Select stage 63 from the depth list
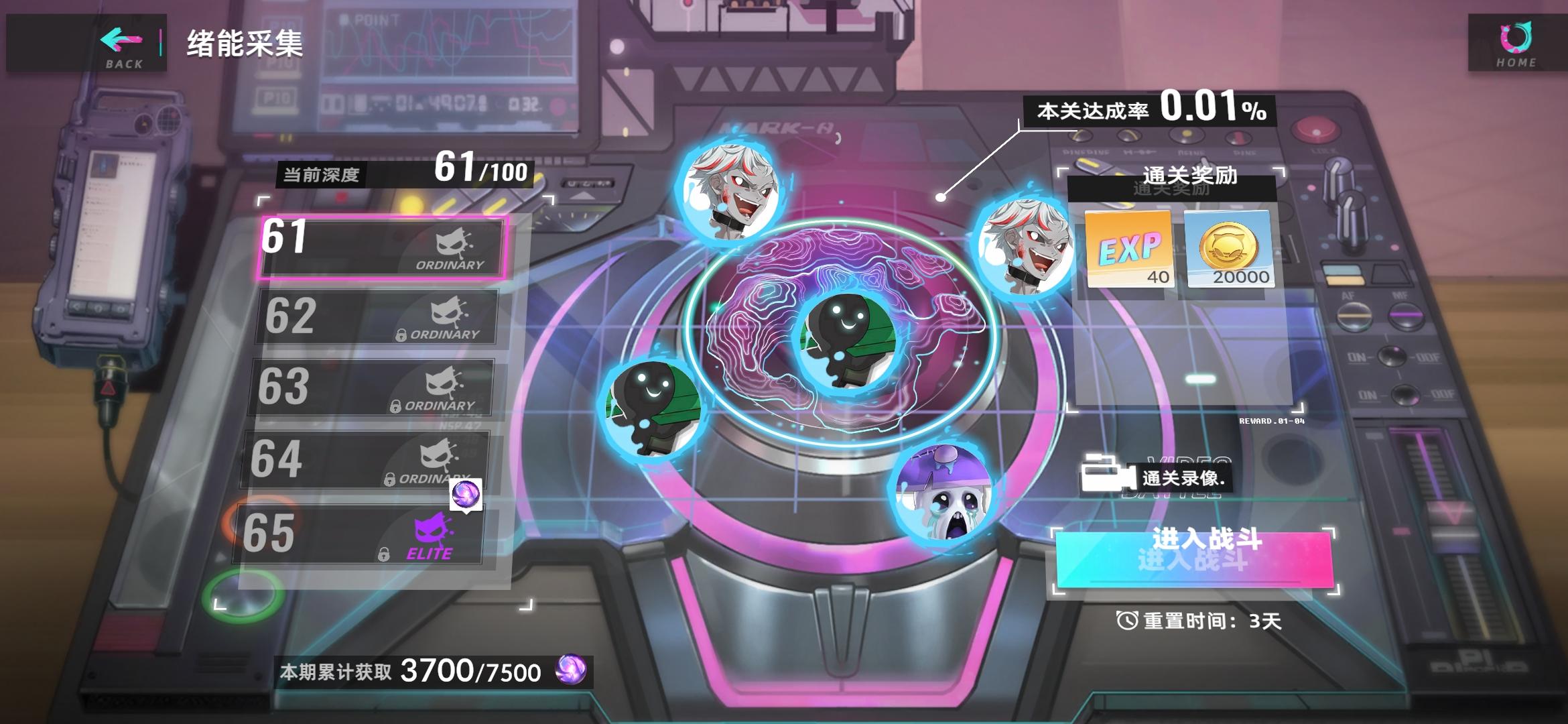Image resolution: width=1568 pixels, height=724 pixels. point(375,389)
